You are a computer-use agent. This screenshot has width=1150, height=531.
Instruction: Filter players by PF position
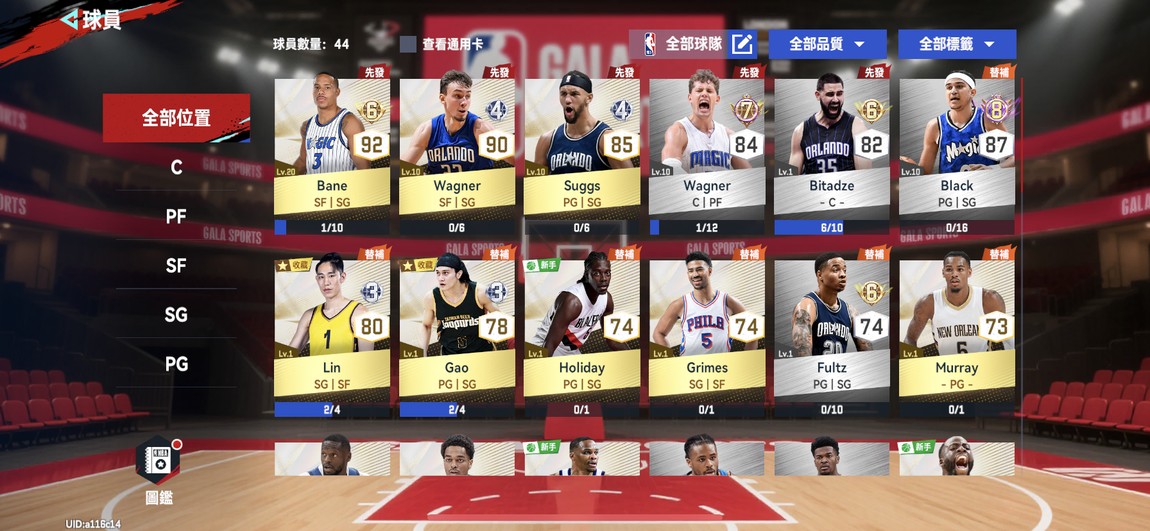click(x=176, y=216)
